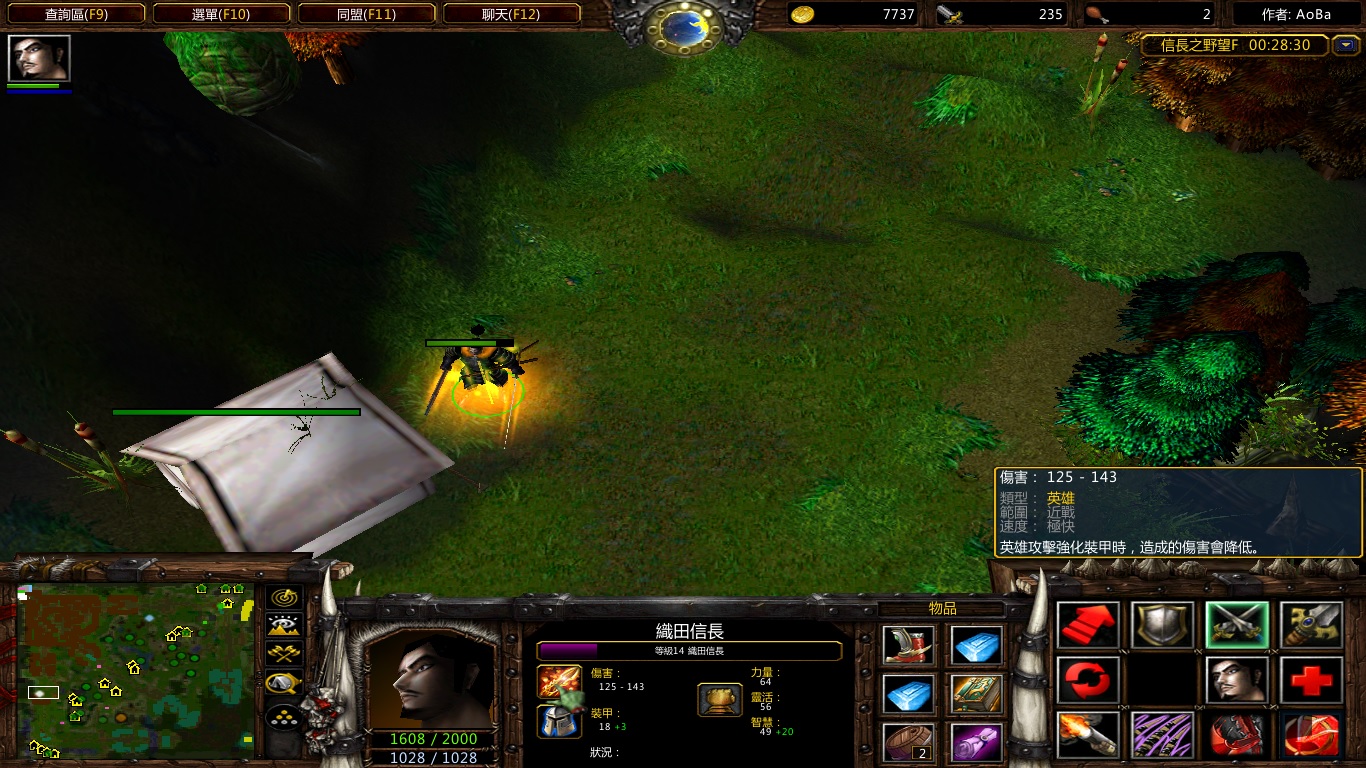Viewport: 1366px width, 768px height.
Task: Open the 聊天 (F12) chat log
Action: click(511, 14)
